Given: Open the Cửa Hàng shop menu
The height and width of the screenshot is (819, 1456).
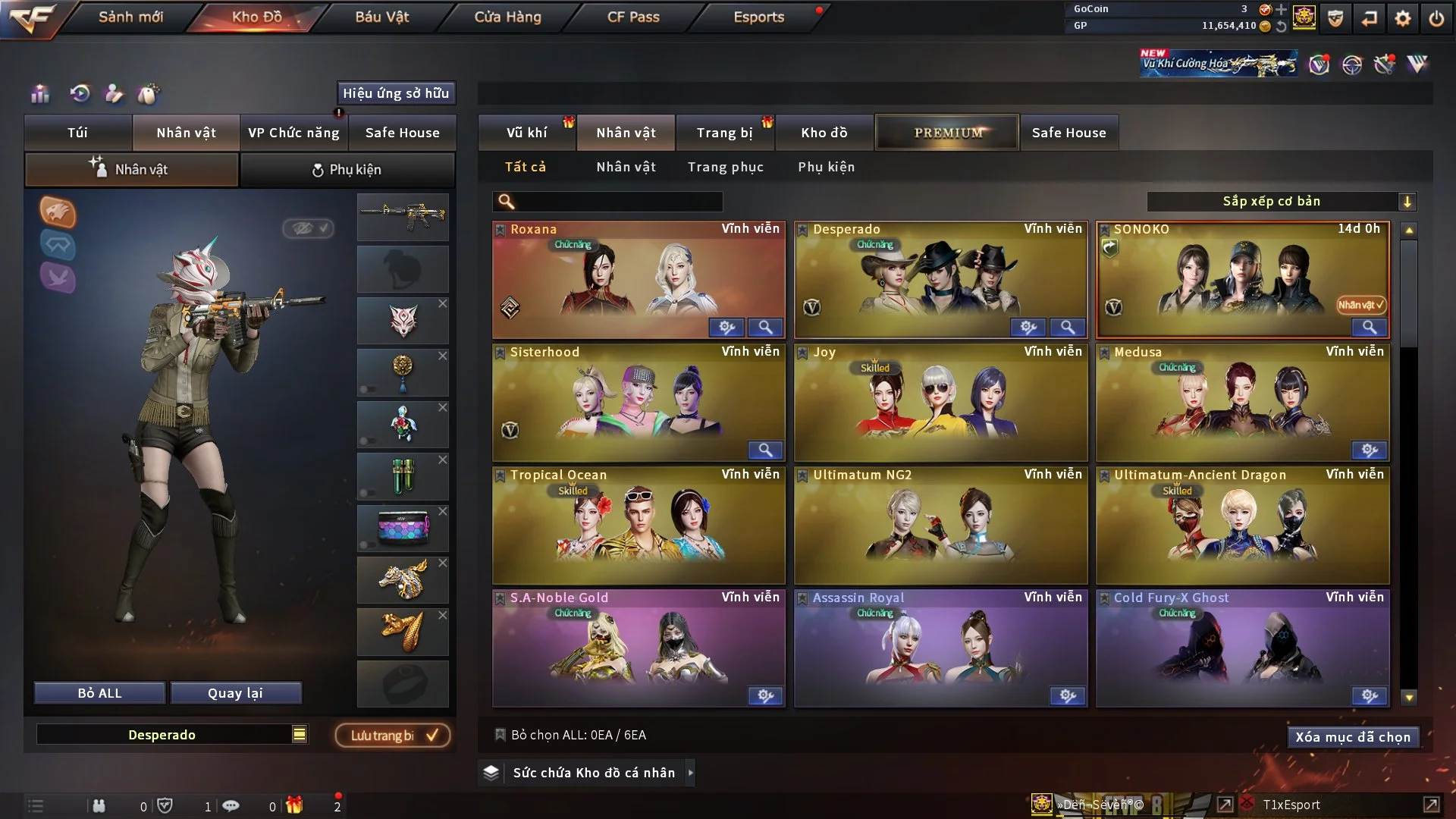Looking at the screenshot, I should click(x=507, y=17).
